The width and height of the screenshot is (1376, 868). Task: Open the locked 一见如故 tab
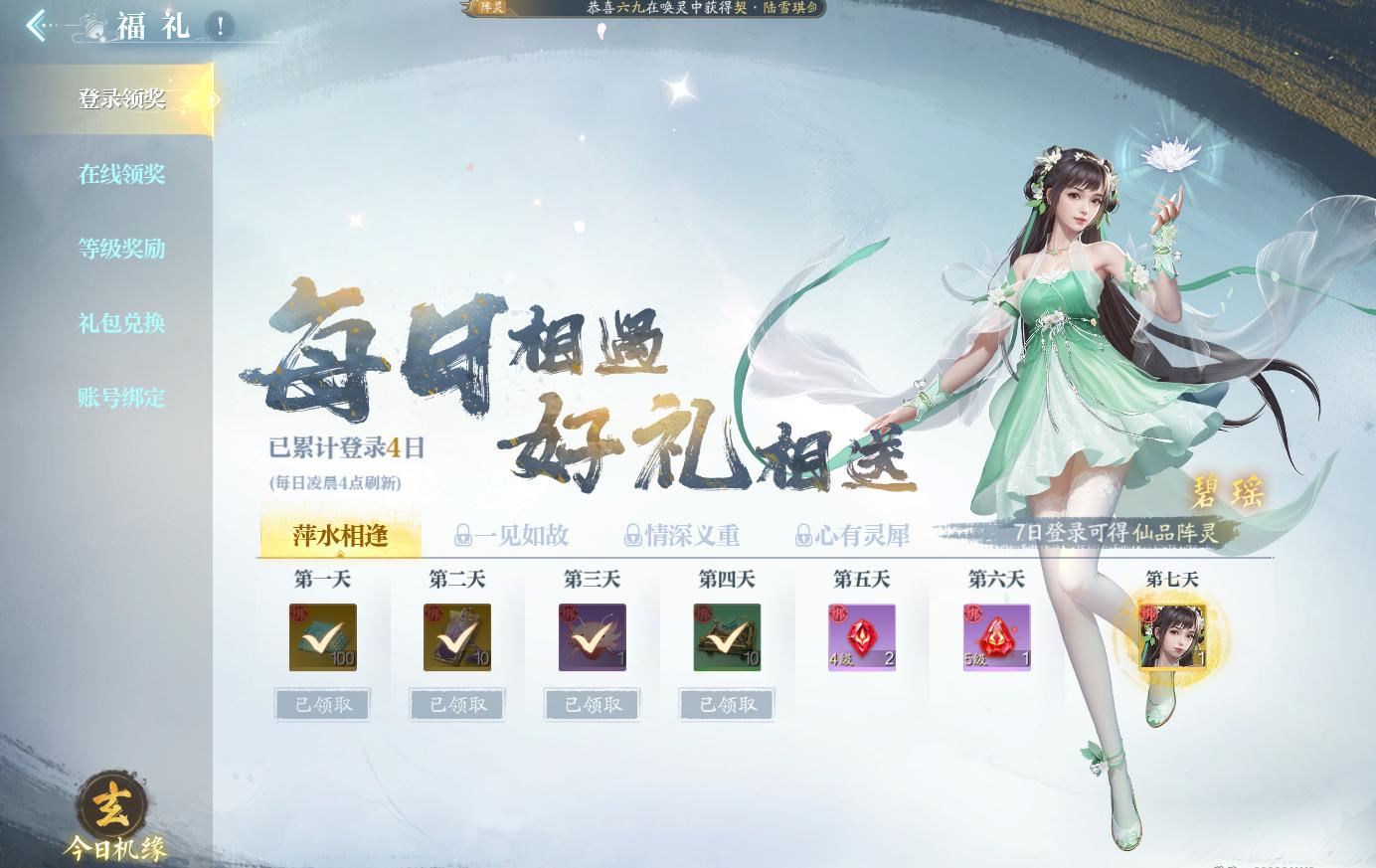(x=510, y=536)
